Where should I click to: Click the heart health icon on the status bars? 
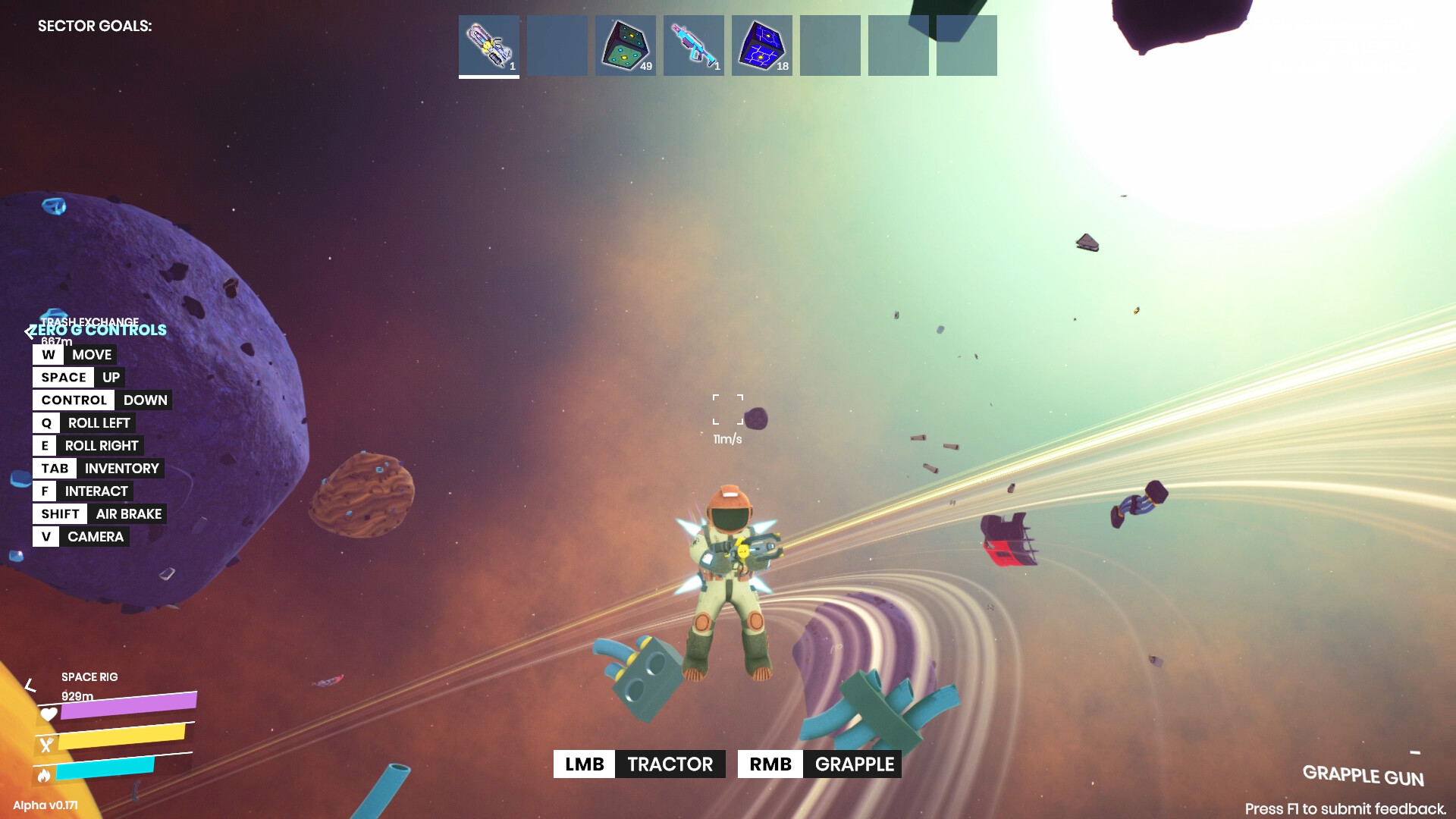[x=48, y=714]
